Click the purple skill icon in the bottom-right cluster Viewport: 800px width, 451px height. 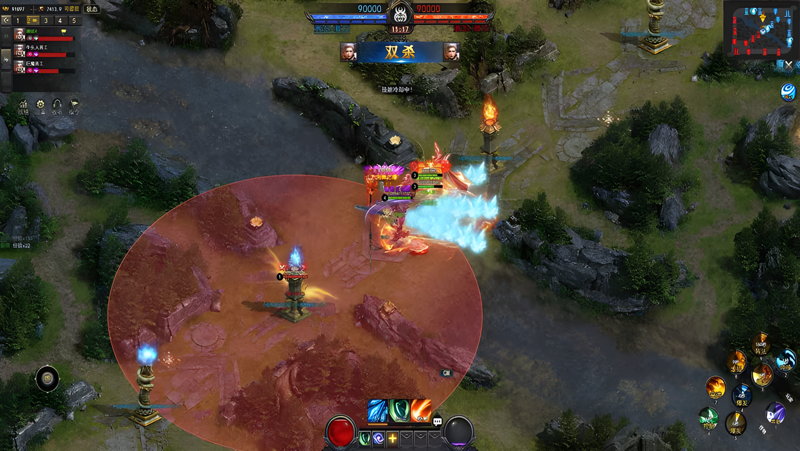click(776, 412)
